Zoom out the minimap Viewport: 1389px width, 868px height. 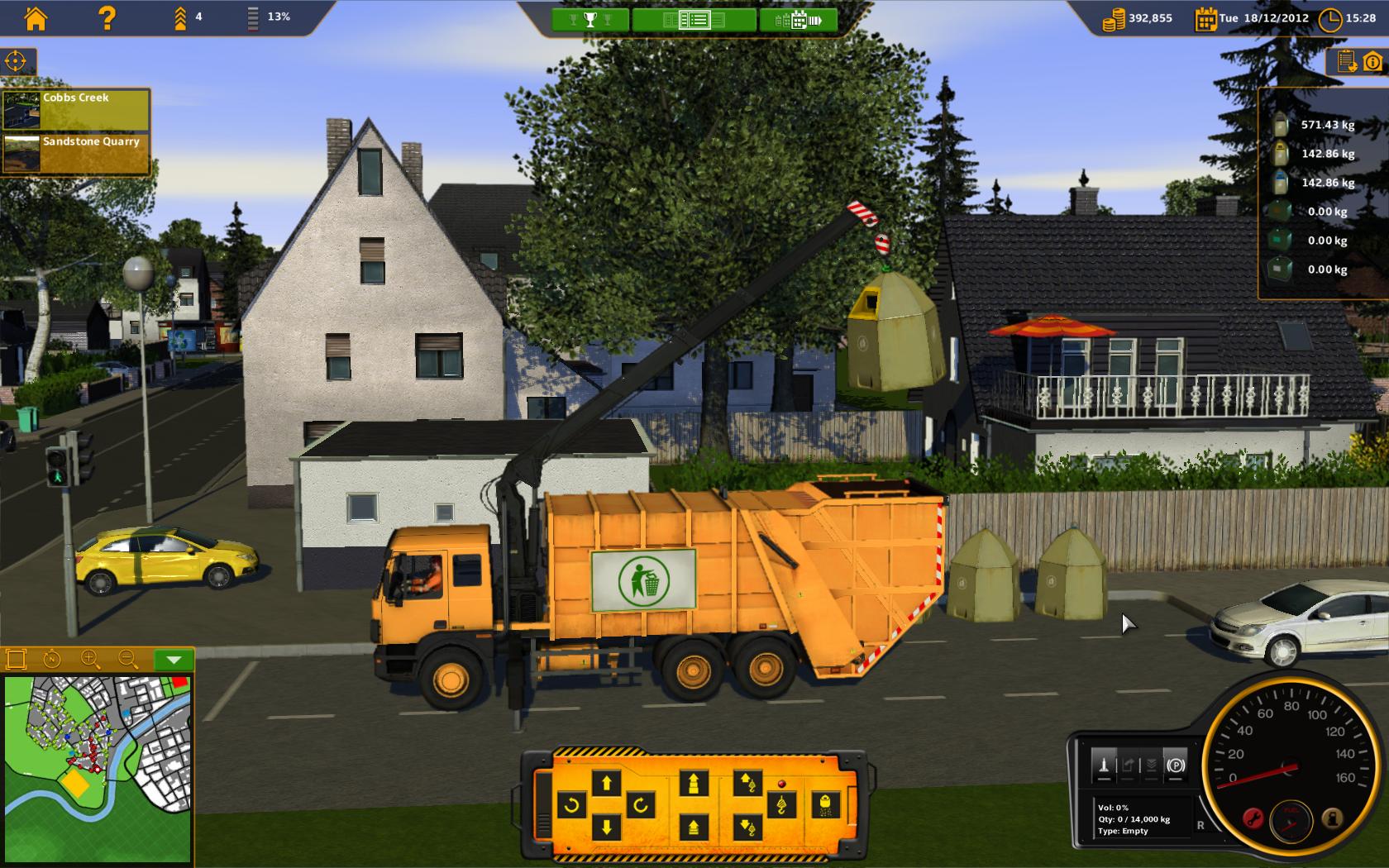[127, 659]
